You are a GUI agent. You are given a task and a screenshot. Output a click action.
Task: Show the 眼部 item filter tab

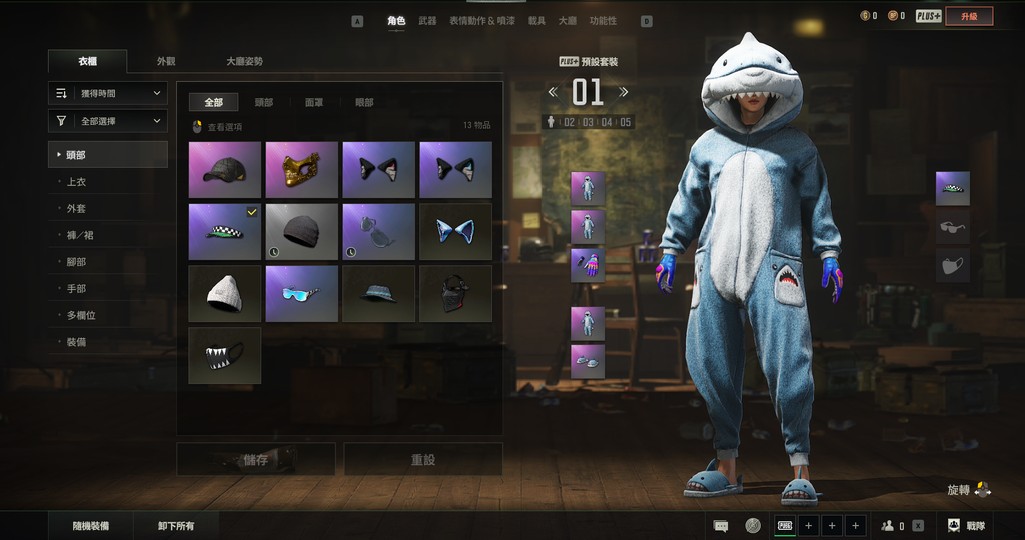point(364,102)
